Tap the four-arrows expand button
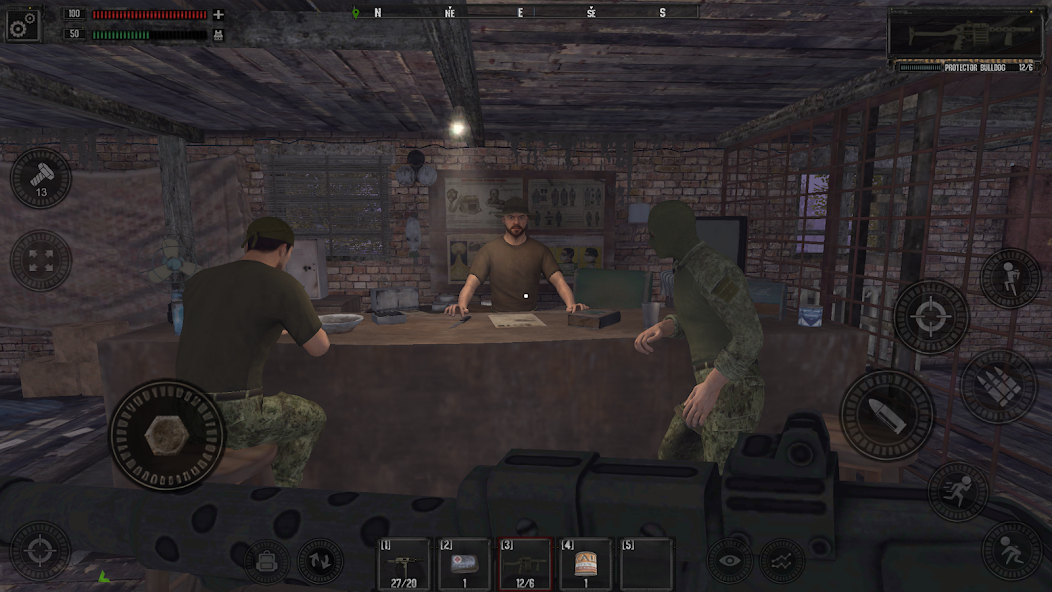Image resolution: width=1052 pixels, height=592 pixels. point(41,261)
